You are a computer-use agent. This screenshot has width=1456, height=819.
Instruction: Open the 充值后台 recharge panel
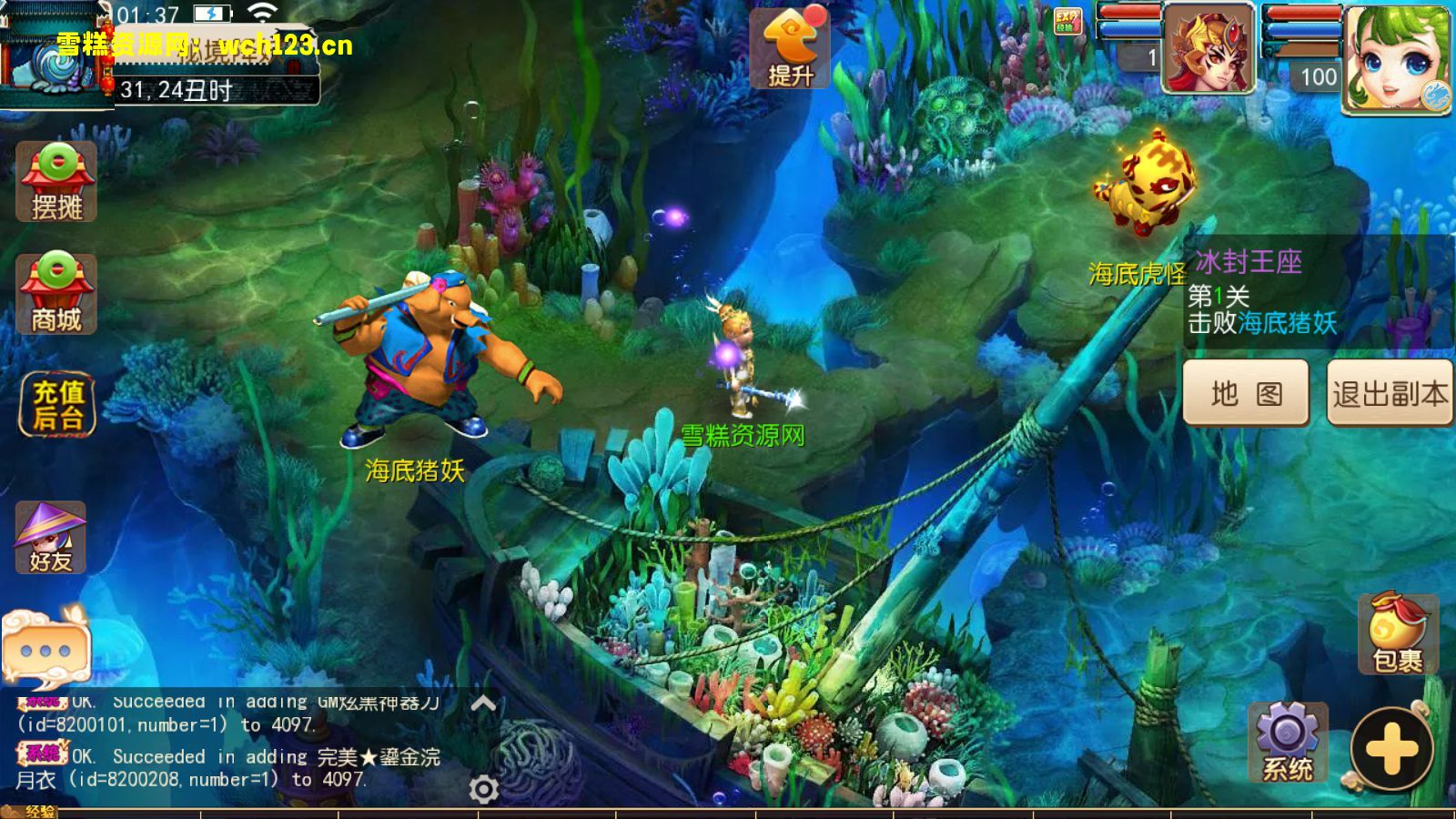[x=58, y=405]
